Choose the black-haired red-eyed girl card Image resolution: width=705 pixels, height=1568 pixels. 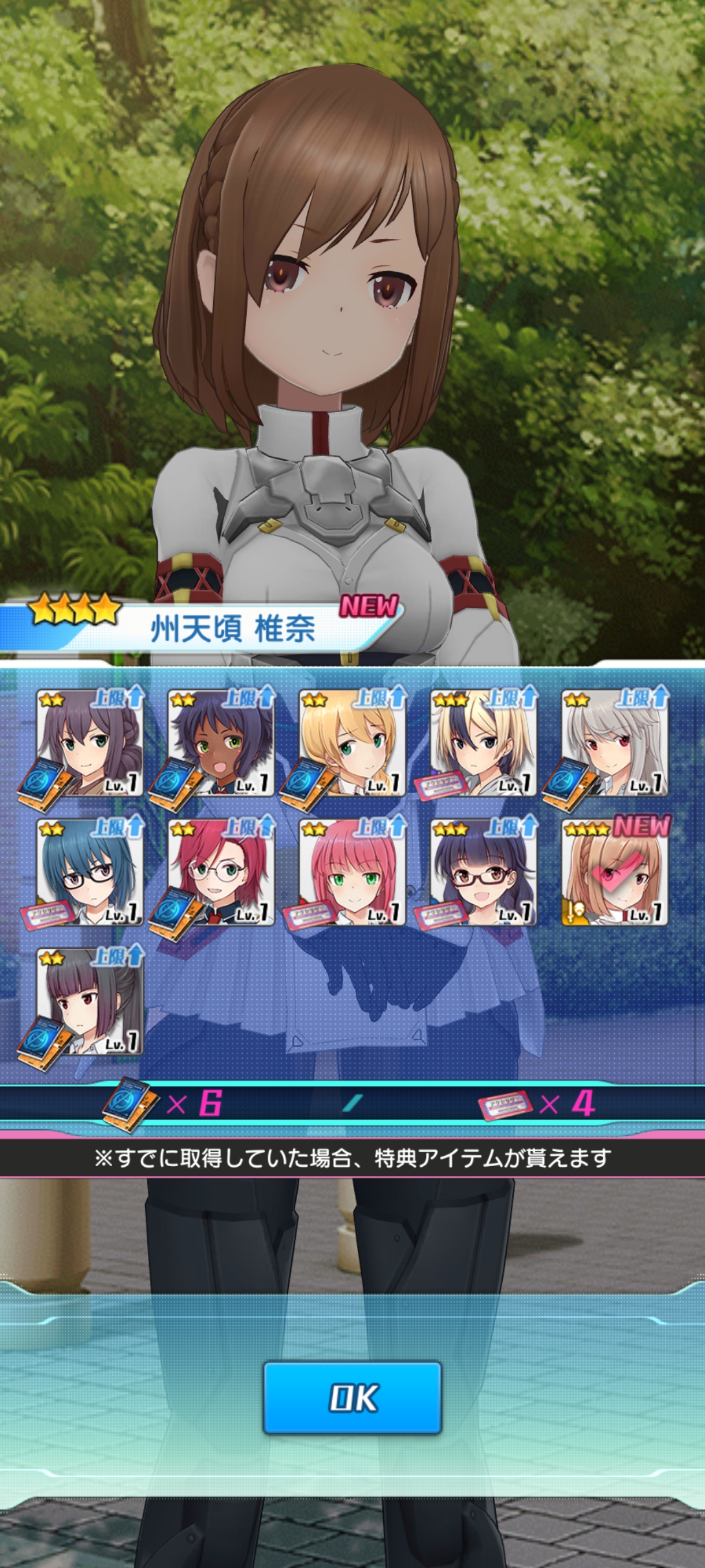click(90, 1002)
